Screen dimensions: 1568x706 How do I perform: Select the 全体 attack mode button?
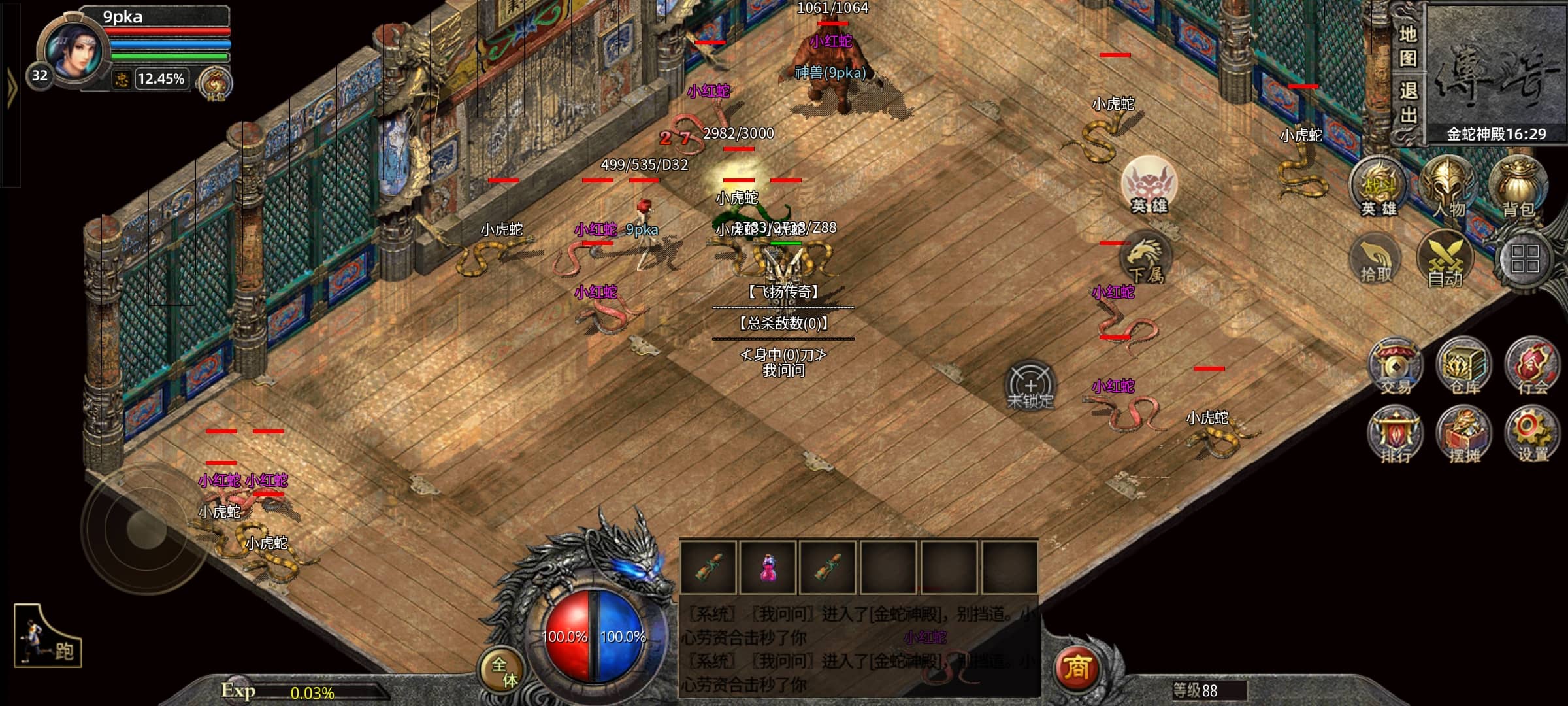pyautogui.click(x=504, y=671)
